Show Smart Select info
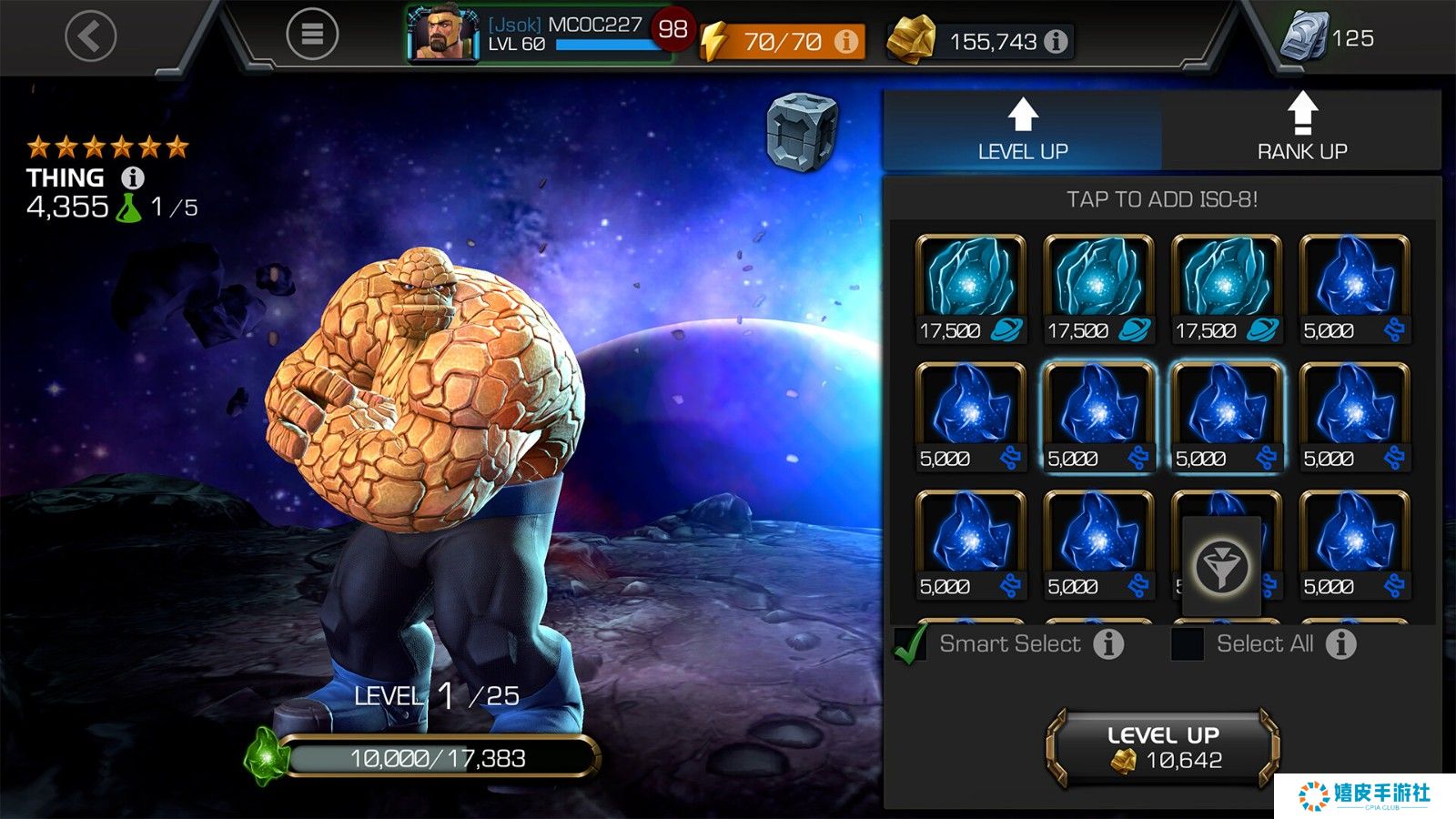1456x819 pixels. pyautogui.click(x=1107, y=644)
